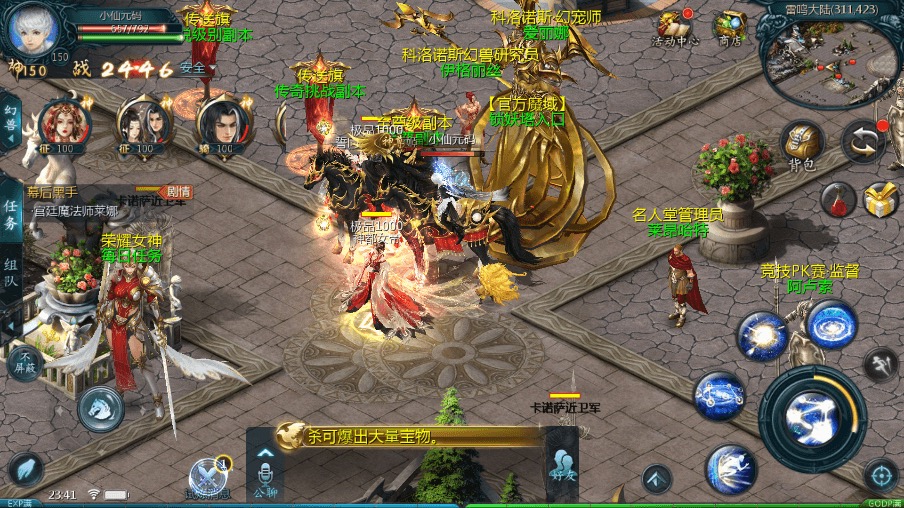904x508 pixels.
Task: Switch to the 任务 quest tab
Action: coord(11,214)
